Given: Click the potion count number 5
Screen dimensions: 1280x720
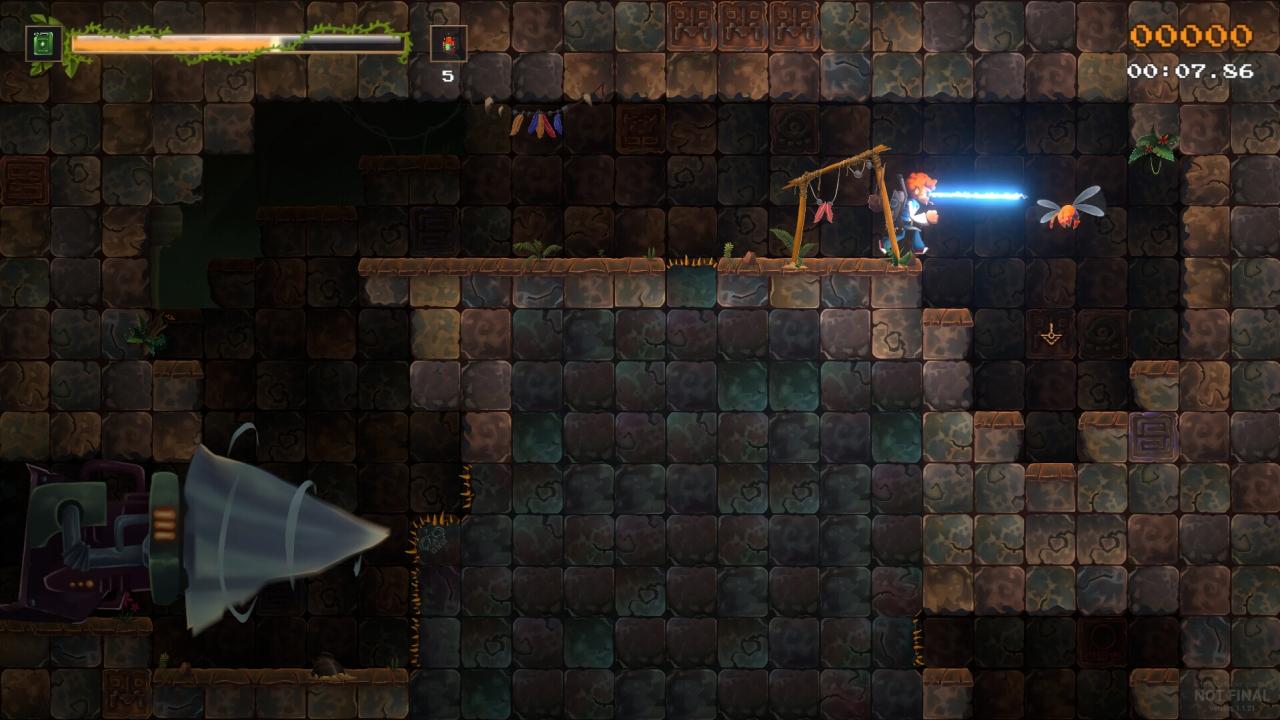Looking at the screenshot, I should 449,74.
